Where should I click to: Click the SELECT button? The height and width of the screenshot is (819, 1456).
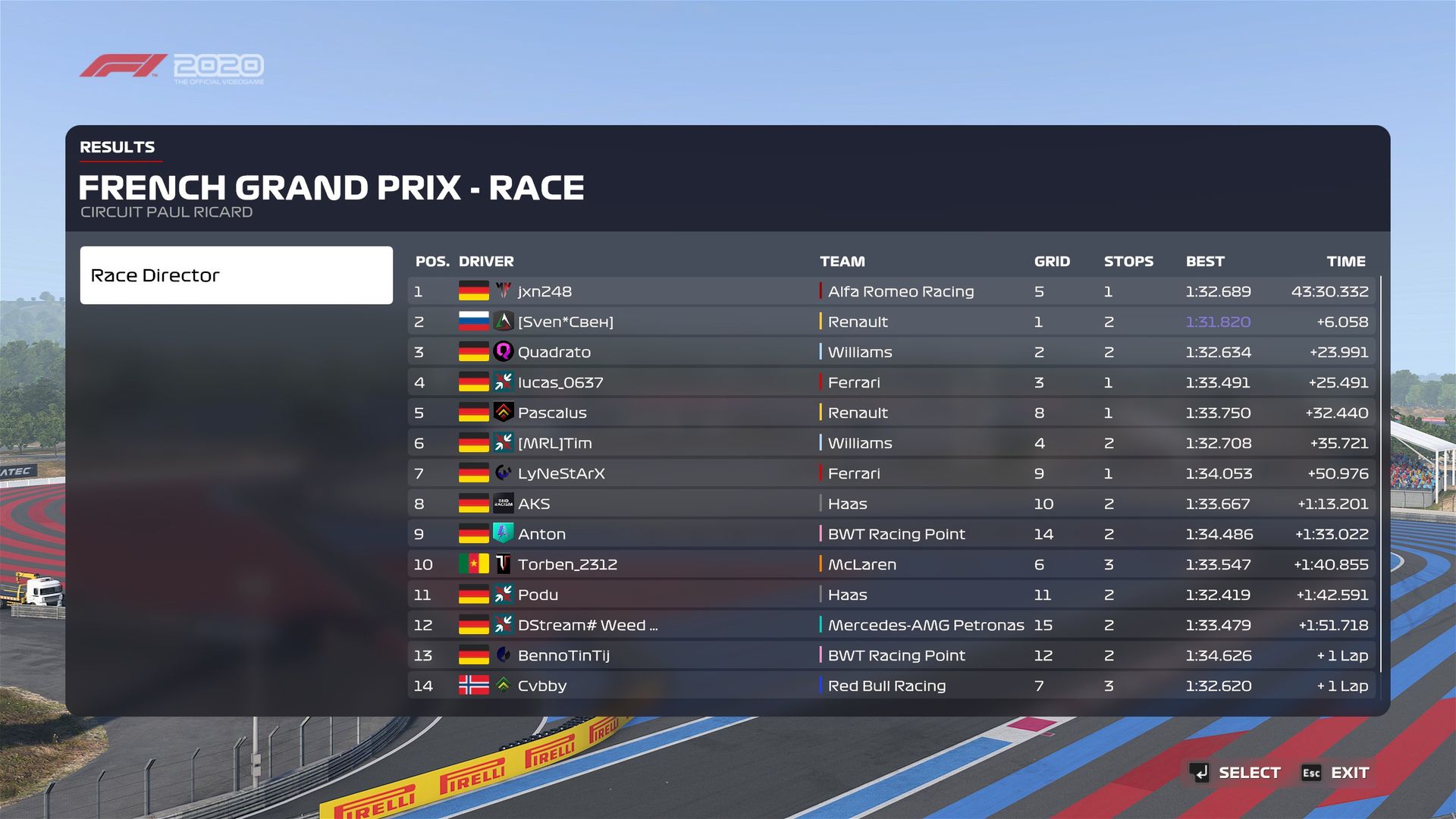1235,773
